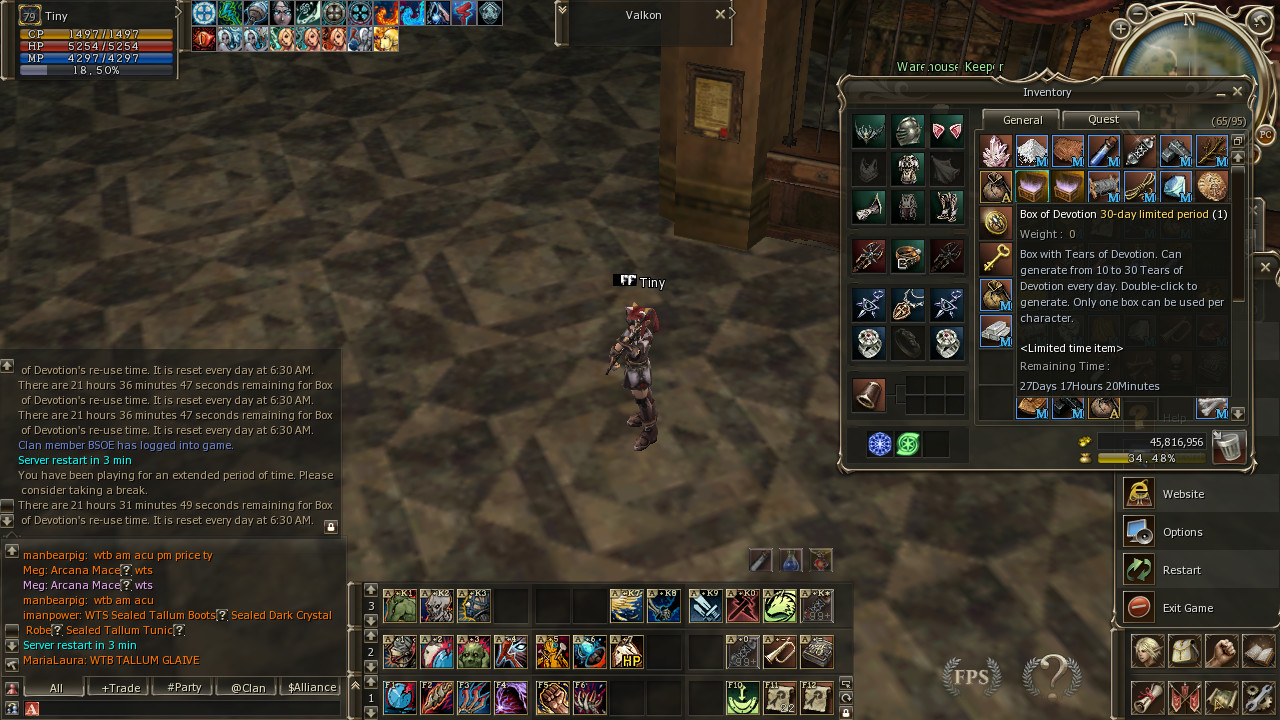Close the Valkon target window
This screenshot has height=720, width=1280.
point(720,14)
